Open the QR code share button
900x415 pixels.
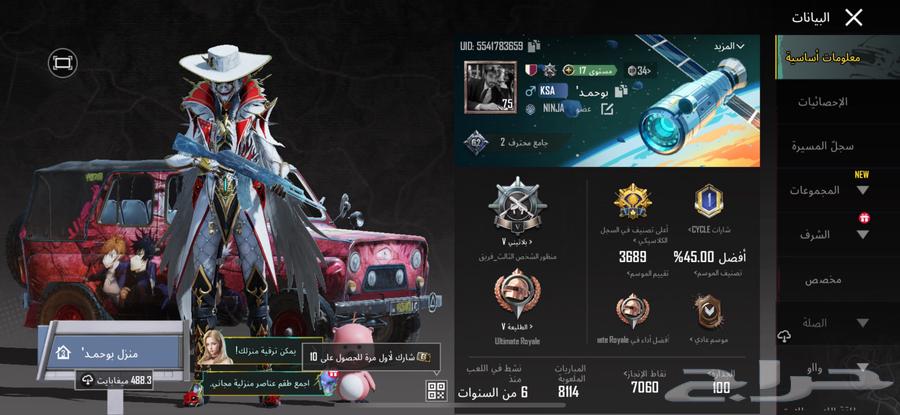click(x=436, y=390)
